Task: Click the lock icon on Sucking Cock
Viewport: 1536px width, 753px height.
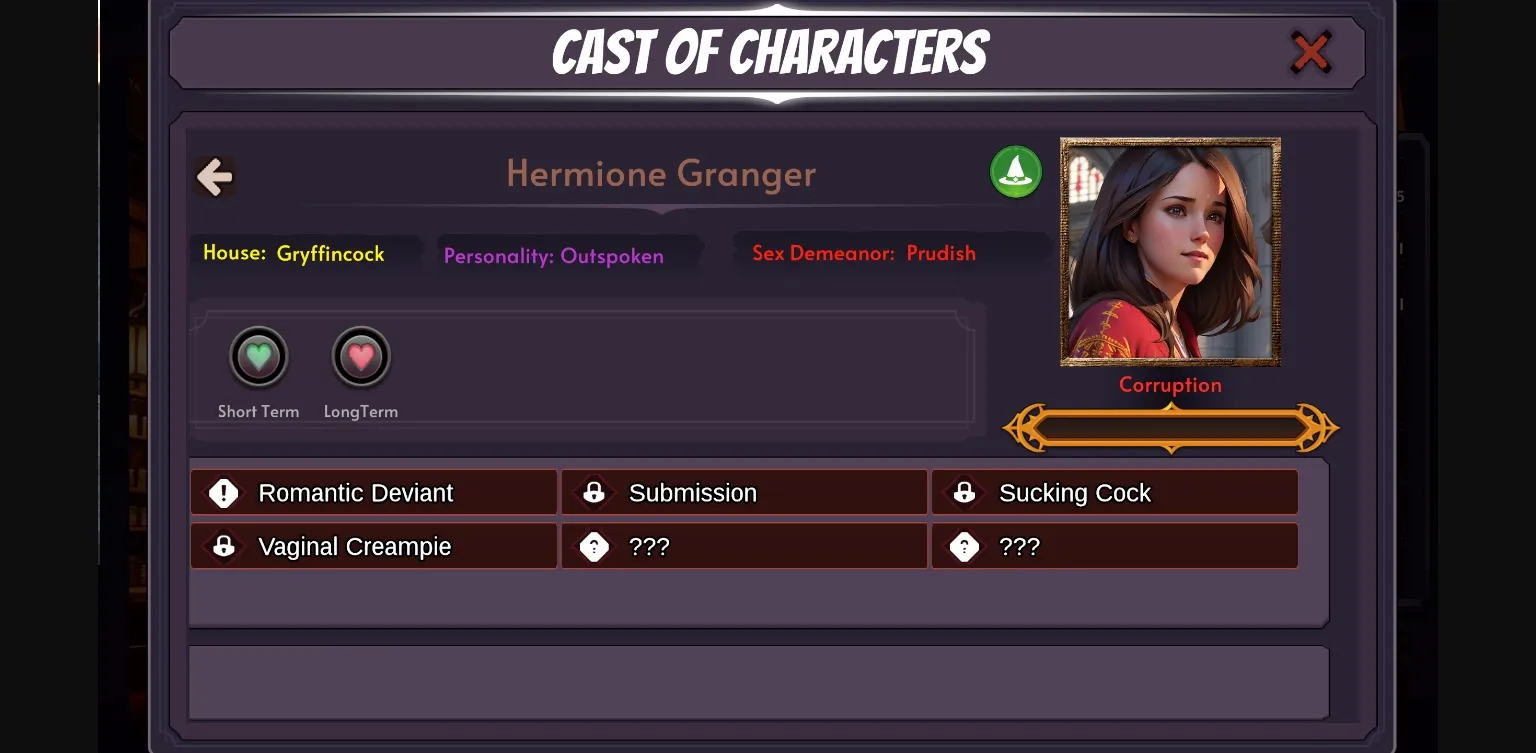Action: 964,492
